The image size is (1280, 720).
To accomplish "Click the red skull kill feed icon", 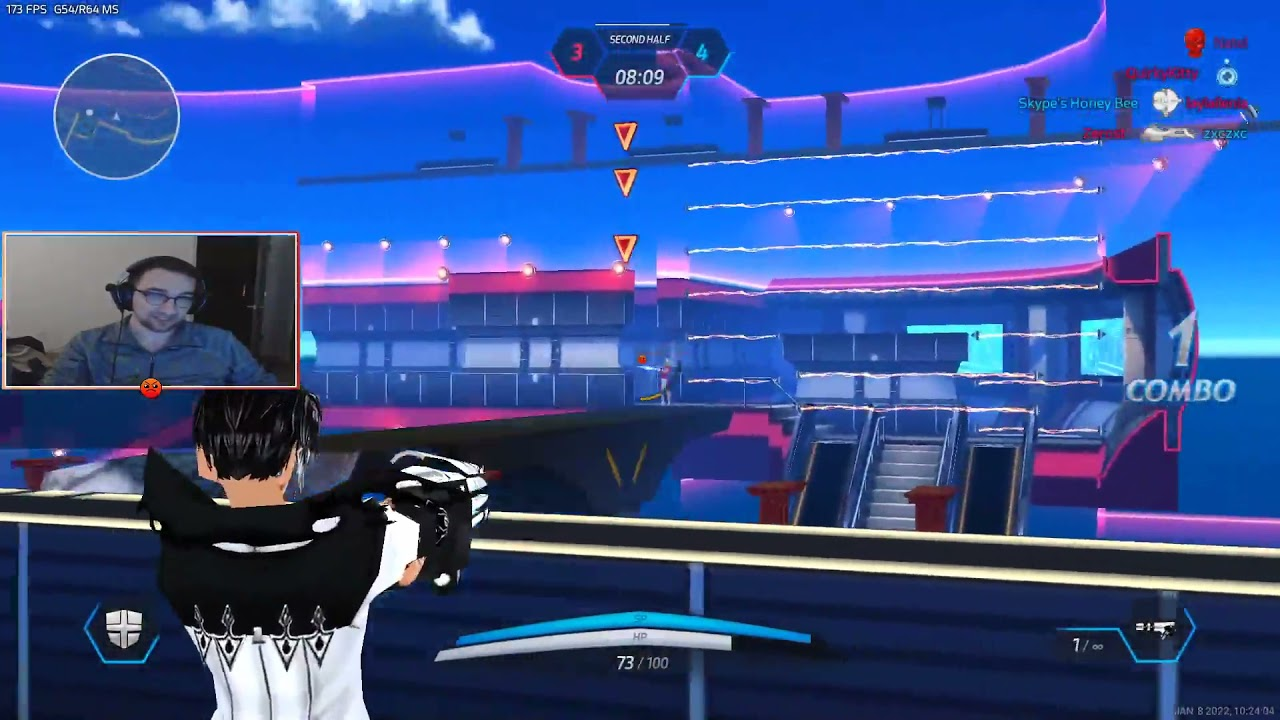I will click(x=1193, y=43).
